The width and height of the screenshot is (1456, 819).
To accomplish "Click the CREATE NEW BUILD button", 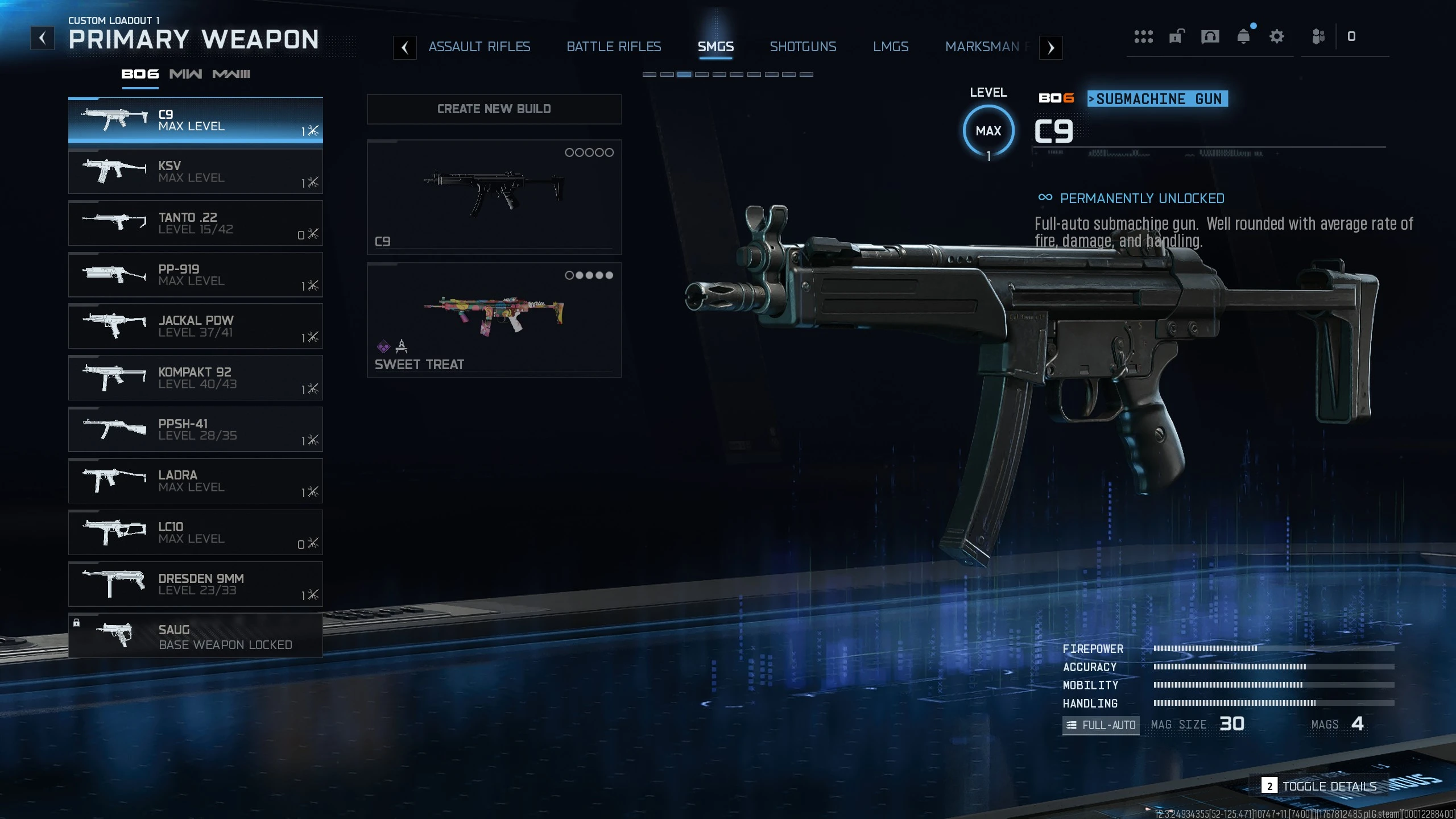I will (494, 109).
